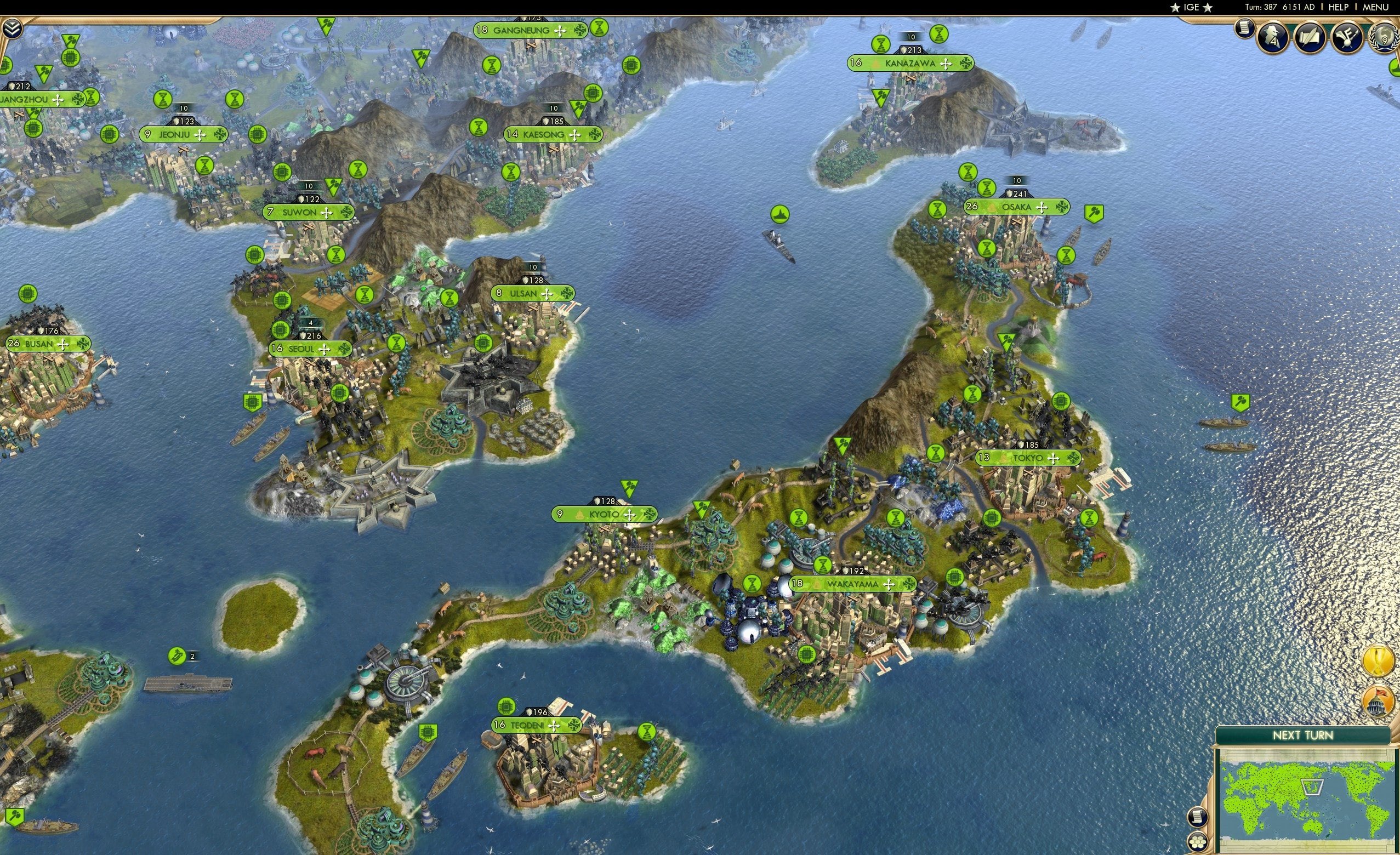
Task: Click Osaka's banner production icon
Action: (x=1061, y=207)
